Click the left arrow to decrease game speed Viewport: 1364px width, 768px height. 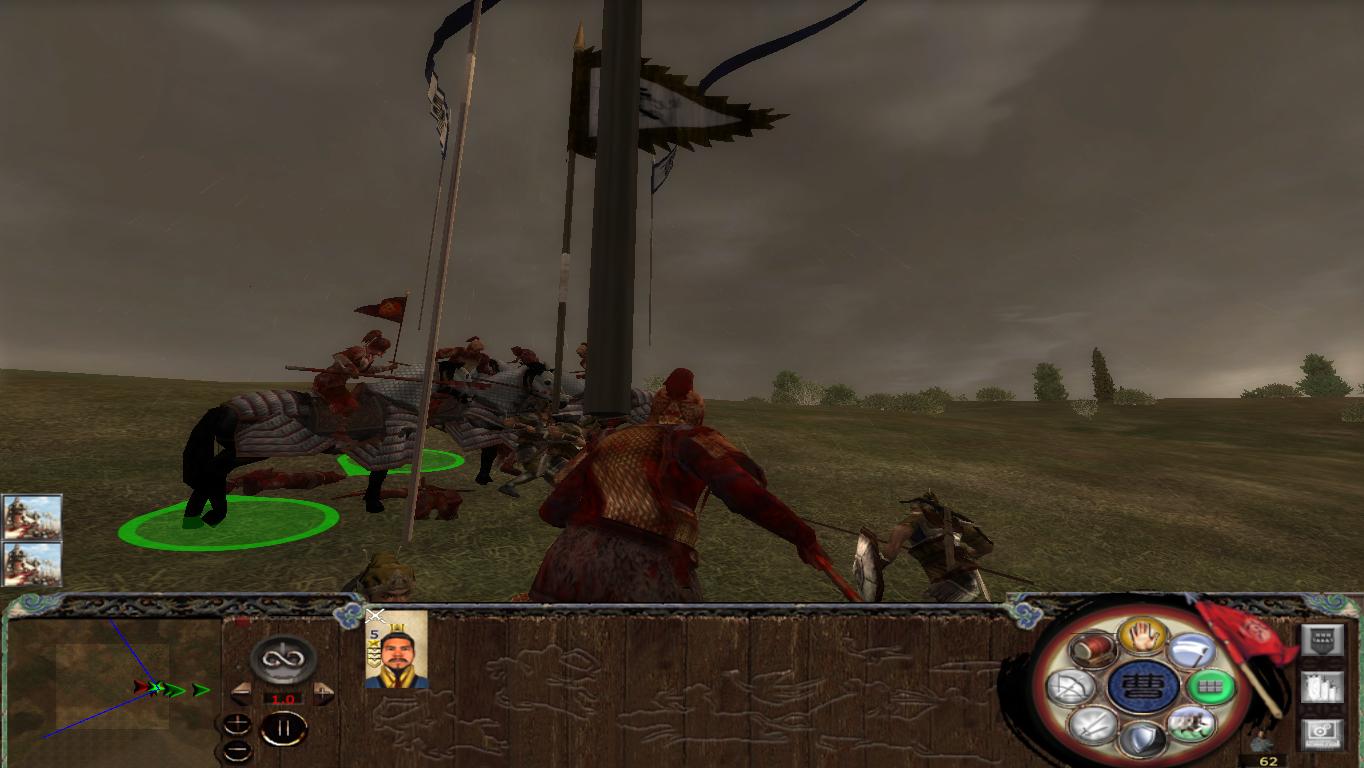point(242,694)
